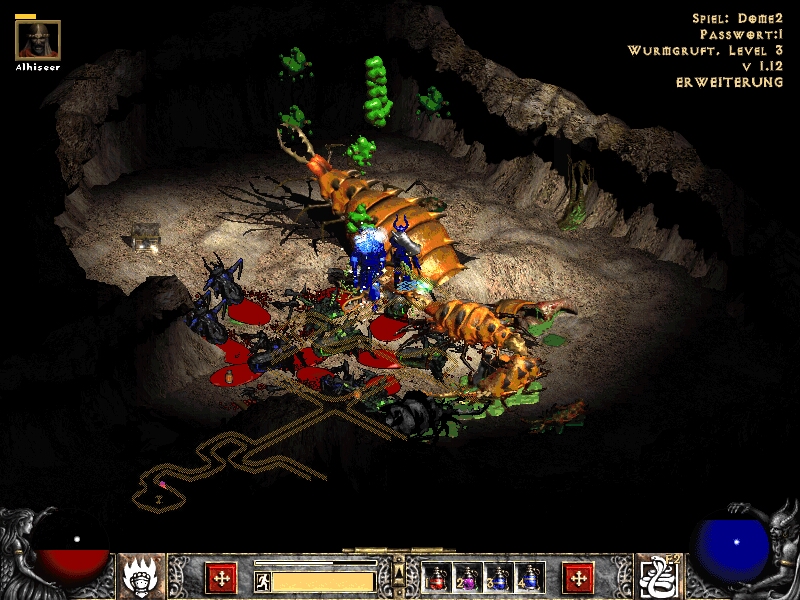The image size is (800, 600).
Task: Click the red plus button beside the run toggle
Action: click(221, 577)
